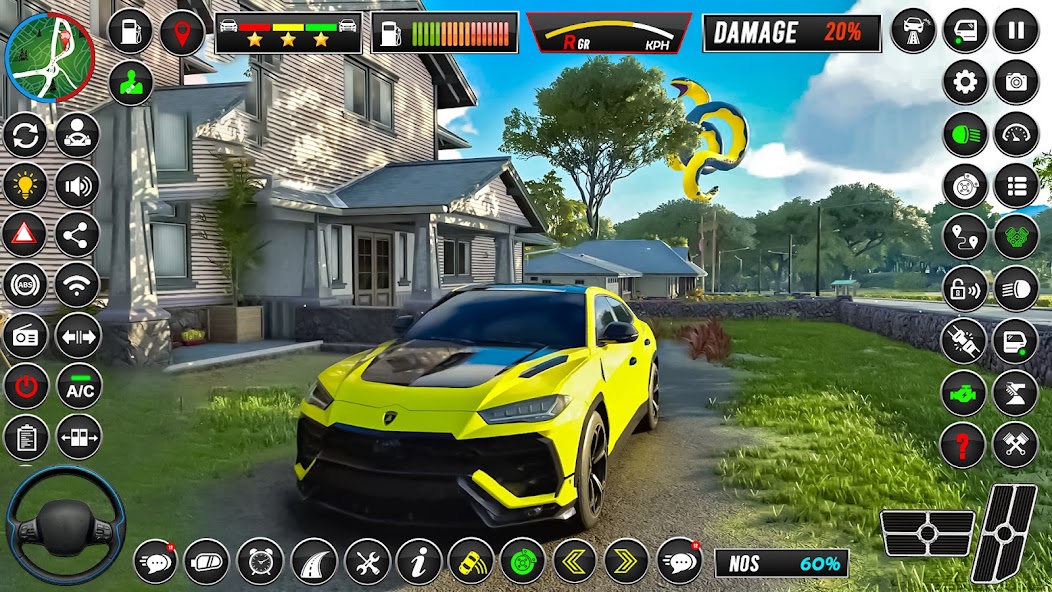Activate the left turn signal chevron
The image size is (1052, 592).
point(575,561)
